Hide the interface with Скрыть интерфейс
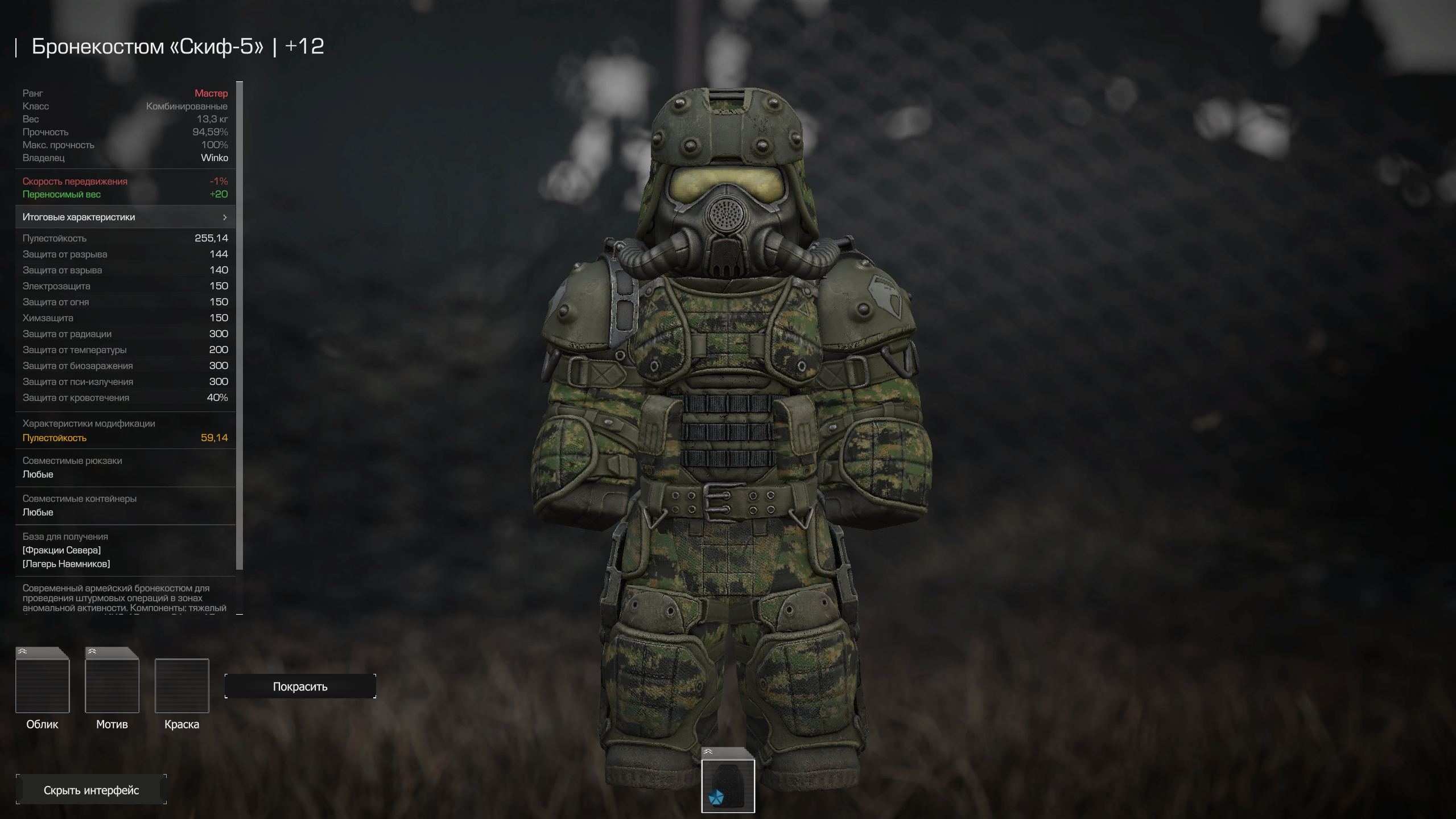This screenshot has height=819, width=1456. pyautogui.click(x=91, y=790)
